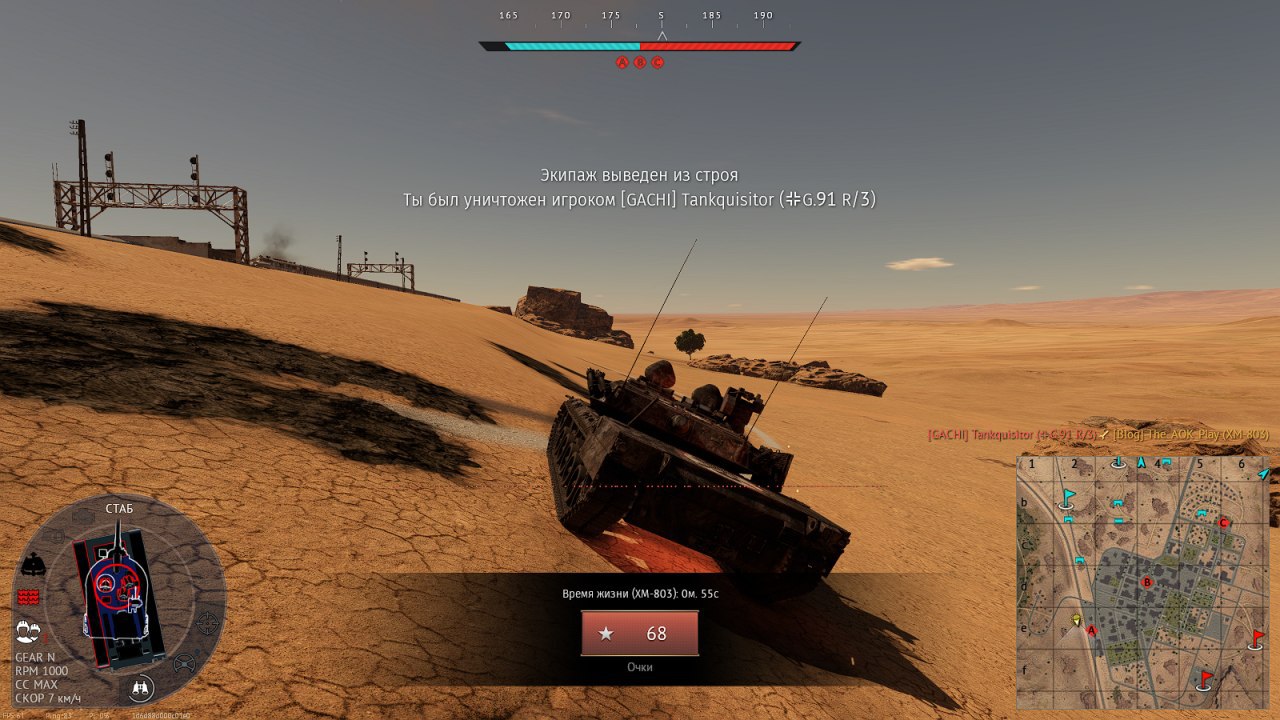
Task: Open the tactical minimap
Action: click(x=1143, y=582)
